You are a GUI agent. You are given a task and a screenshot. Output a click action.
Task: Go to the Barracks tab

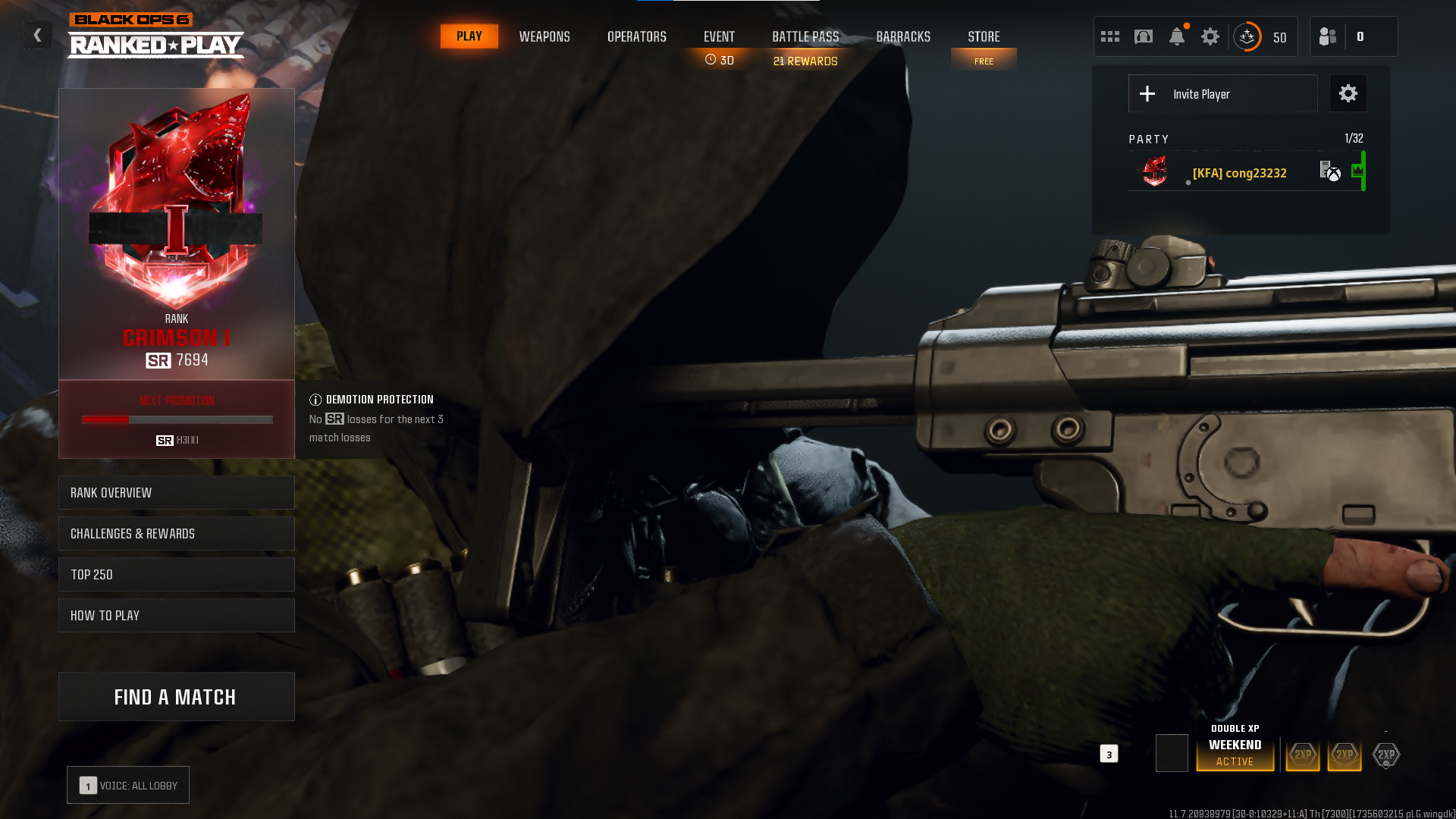pyautogui.click(x=903, y=36)
